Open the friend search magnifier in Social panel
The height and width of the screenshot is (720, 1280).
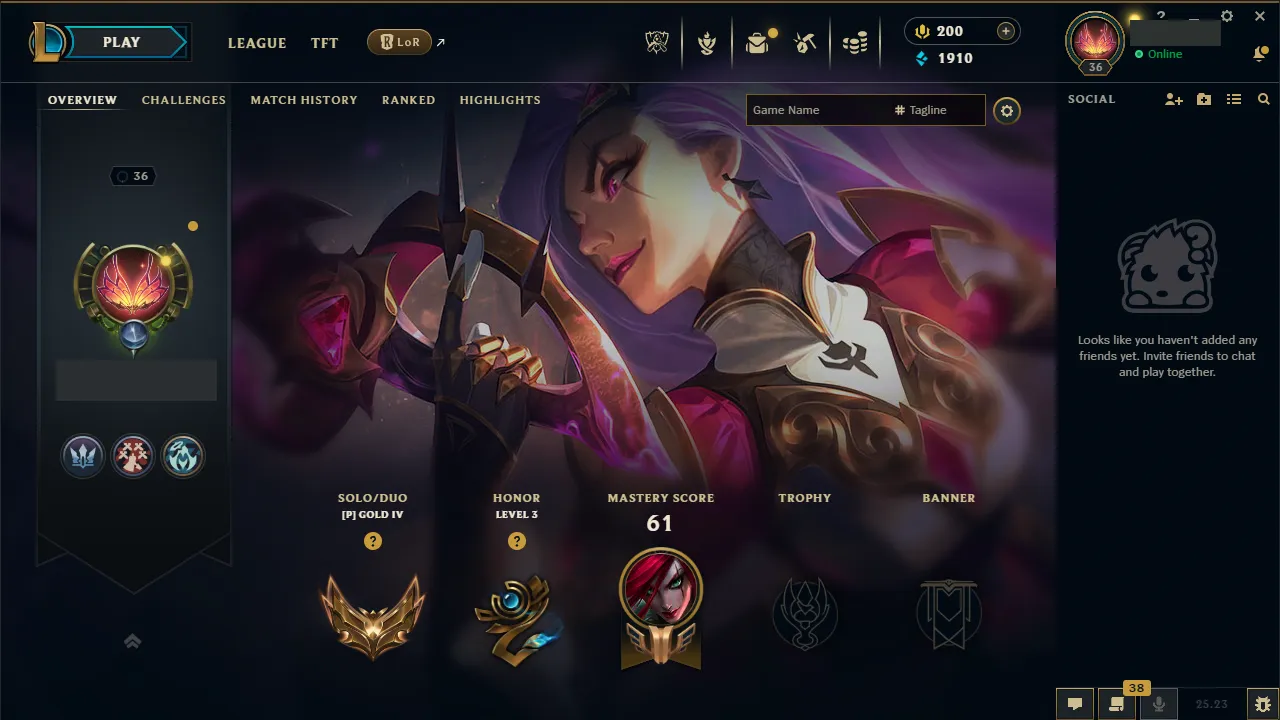tap(1263, 99)
